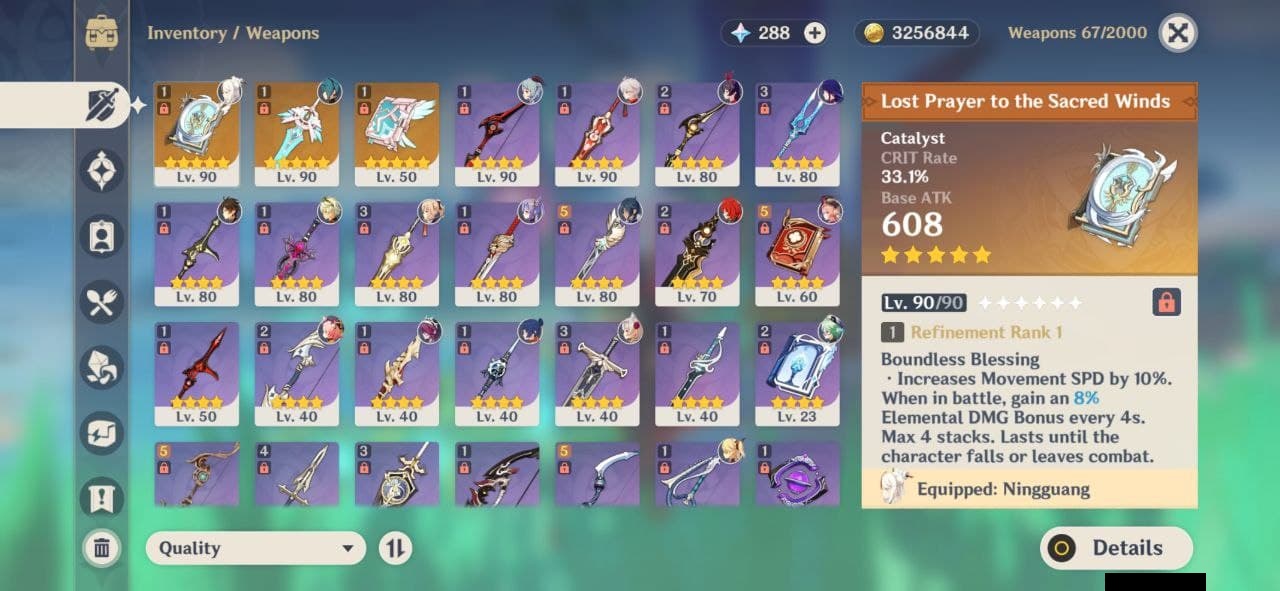Click the trash can discard button

click(x=102, y=548)
